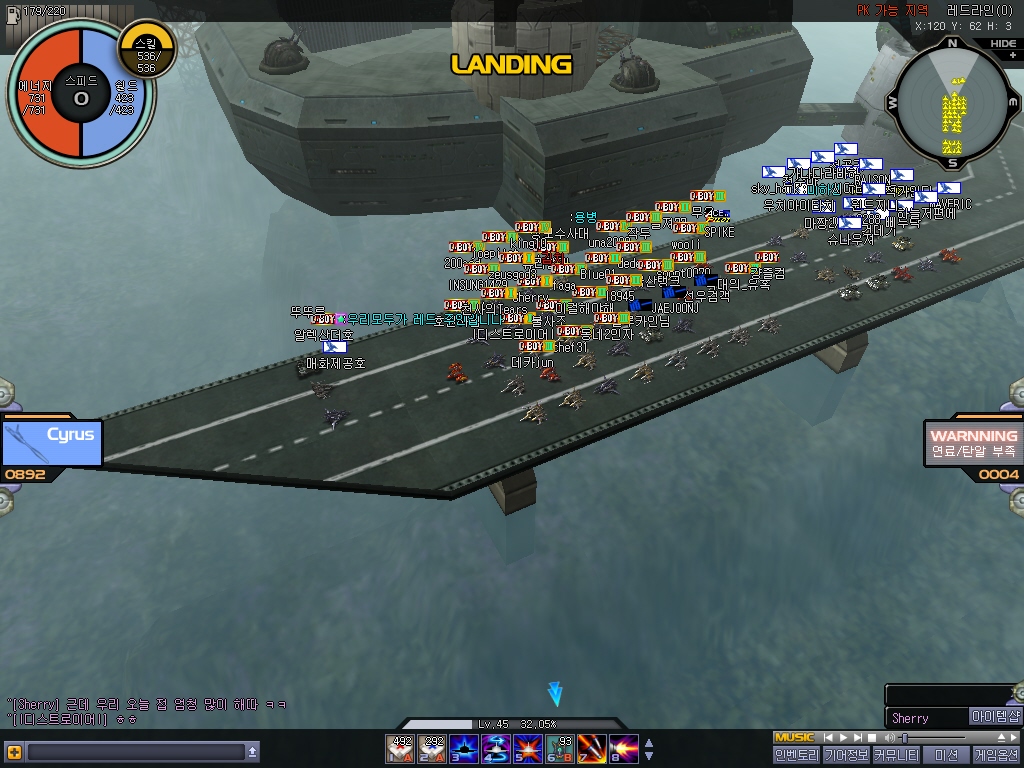1024x768 pixels.
Task: Fire the beam skill in slot 8
Action: click(623, 748)
